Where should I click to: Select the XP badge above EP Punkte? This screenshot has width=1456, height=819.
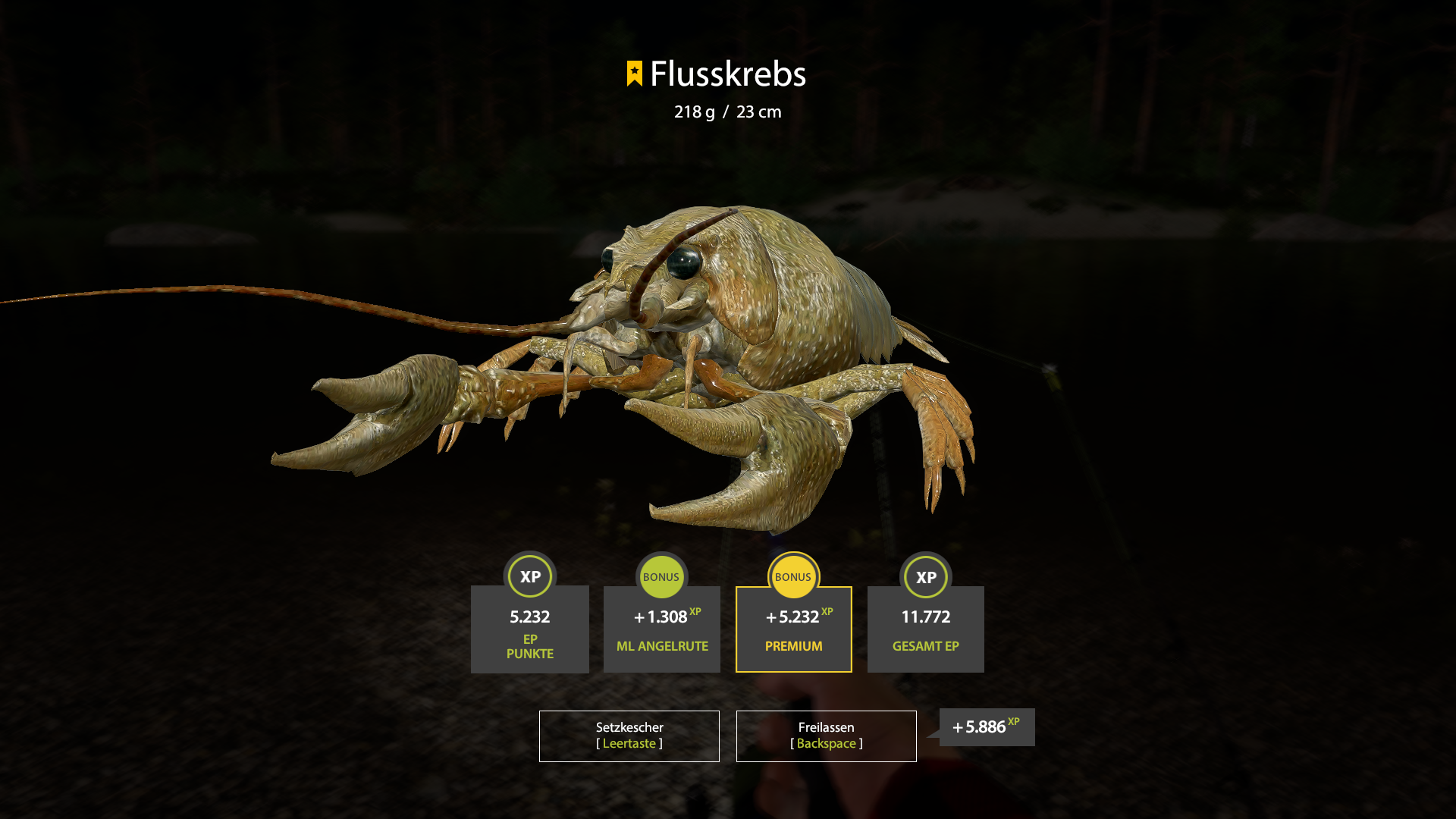(529, 576)
